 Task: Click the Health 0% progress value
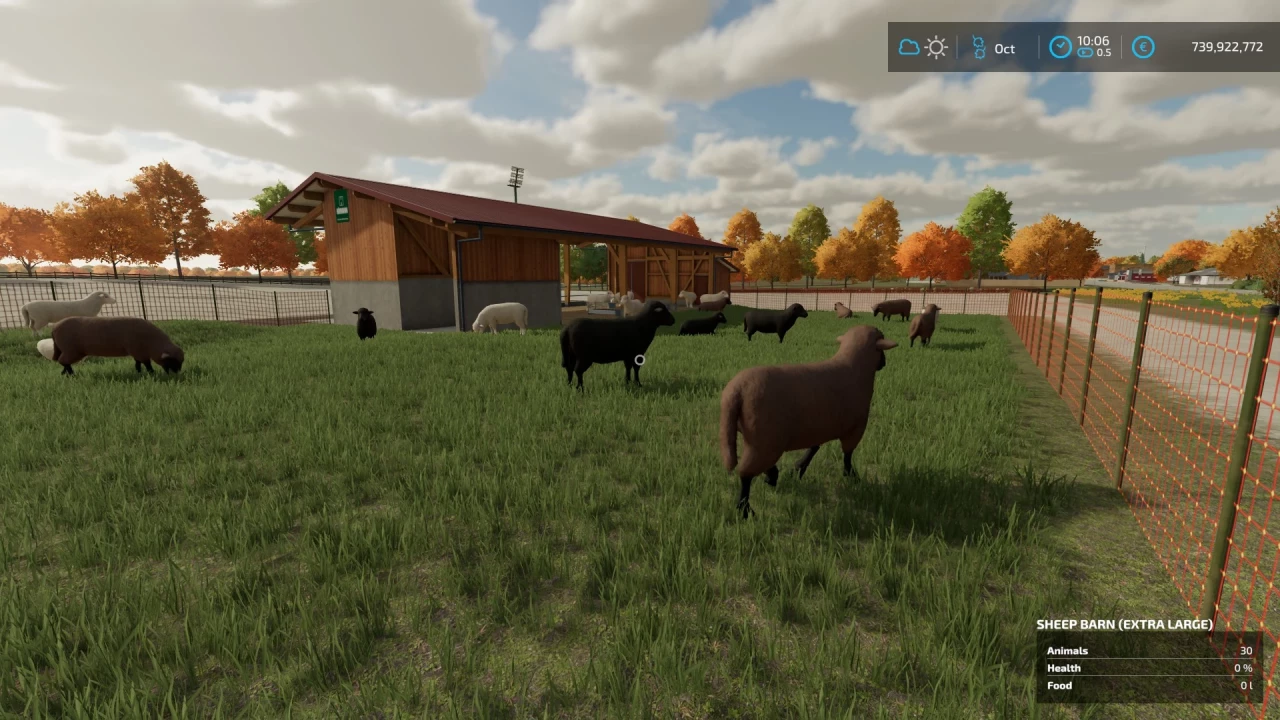click(1242, 667)
